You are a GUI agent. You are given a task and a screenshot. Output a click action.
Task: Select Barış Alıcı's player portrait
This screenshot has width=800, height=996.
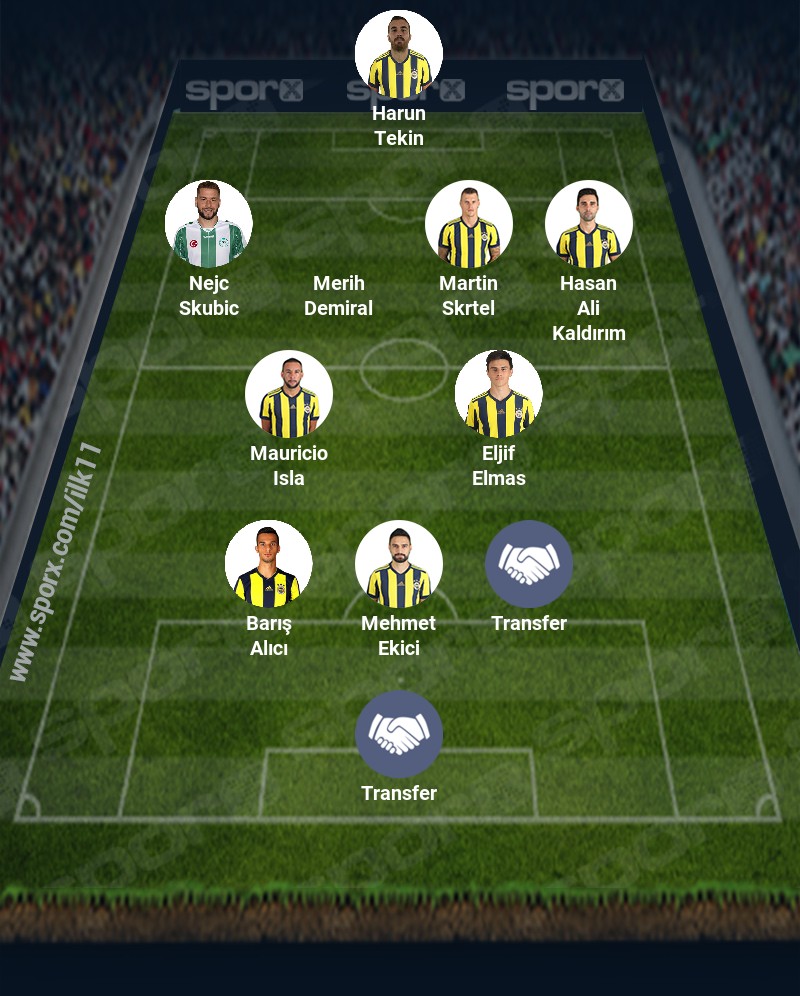tap(269, 564)
